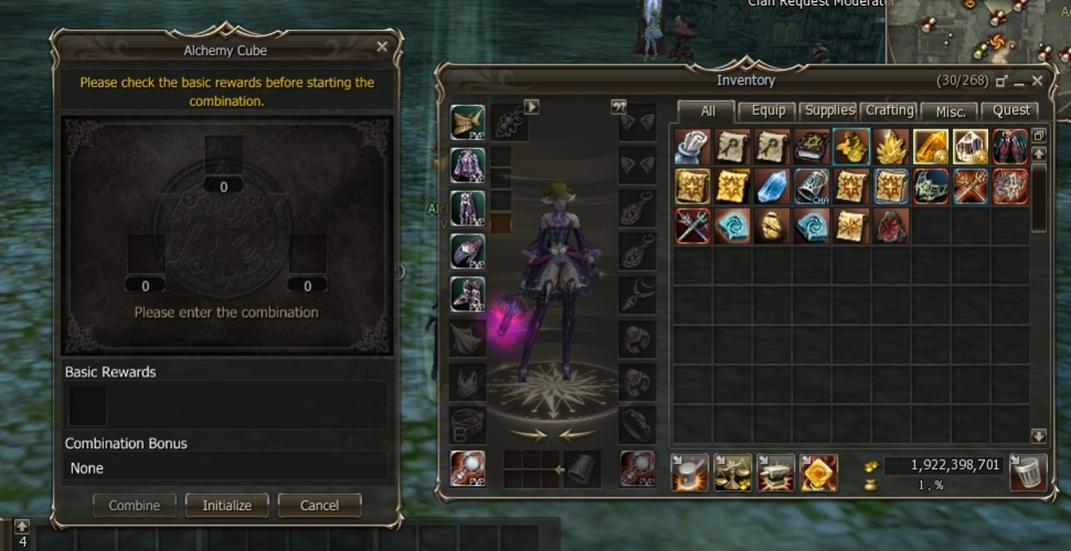Switch to the Equip tab
The width and height of the screenshot is (1071, 551).
tap(768, 111)
